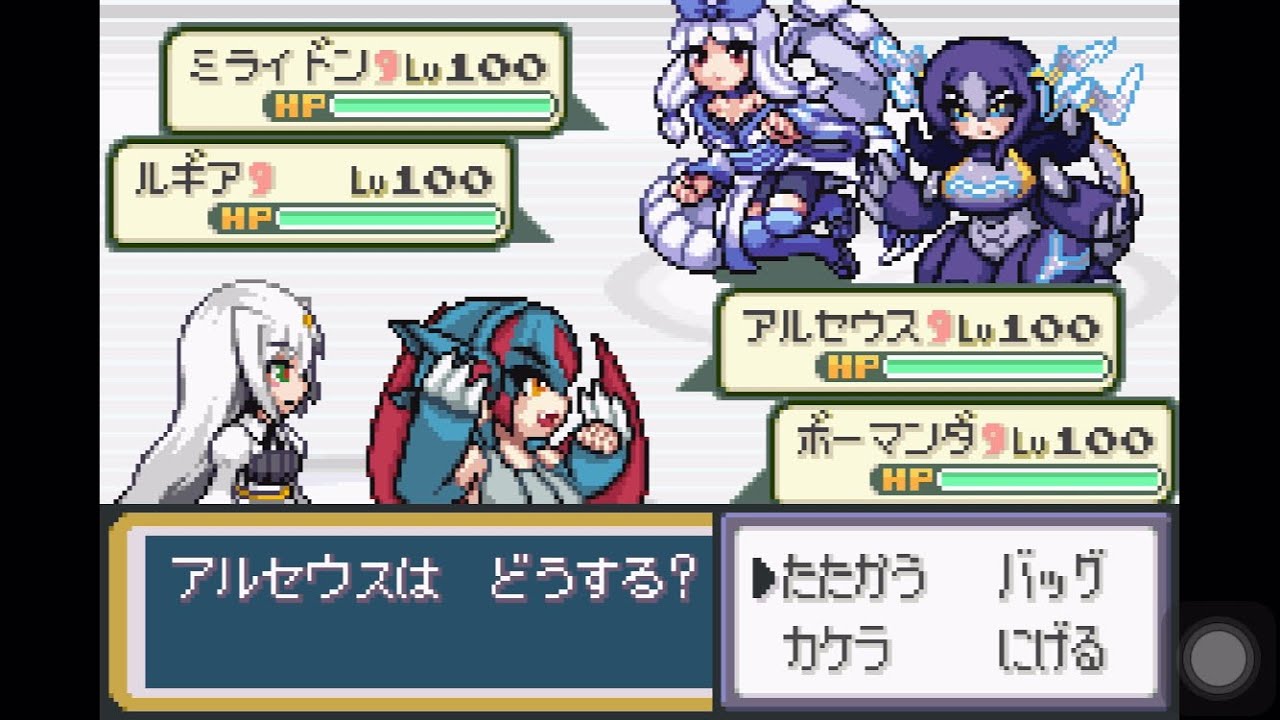The height and width of the screenshot is (720, 1280).
Task: Click Miraidon's green HP bar
Action: tap(440, 104)
